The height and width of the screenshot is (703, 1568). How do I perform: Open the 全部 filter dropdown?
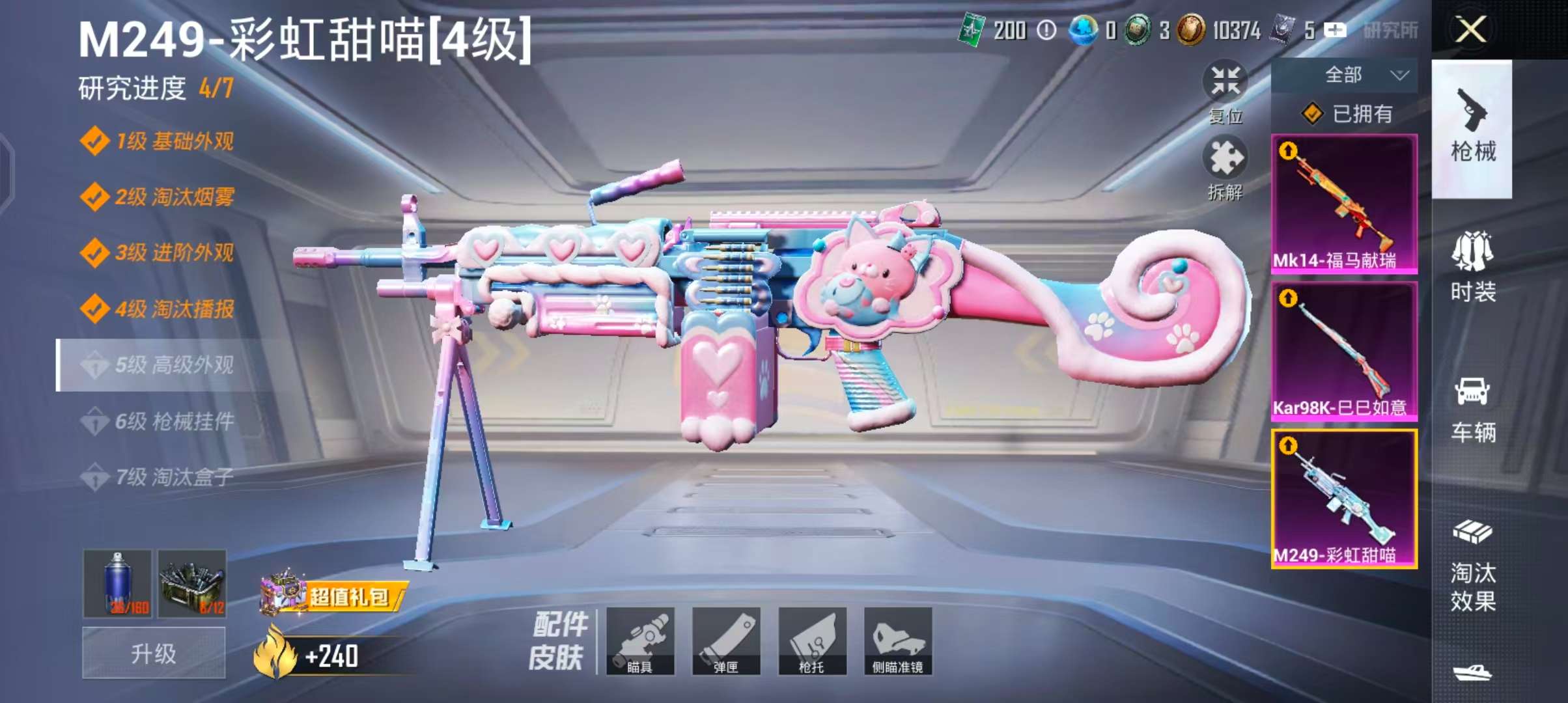pos(1344,76)
